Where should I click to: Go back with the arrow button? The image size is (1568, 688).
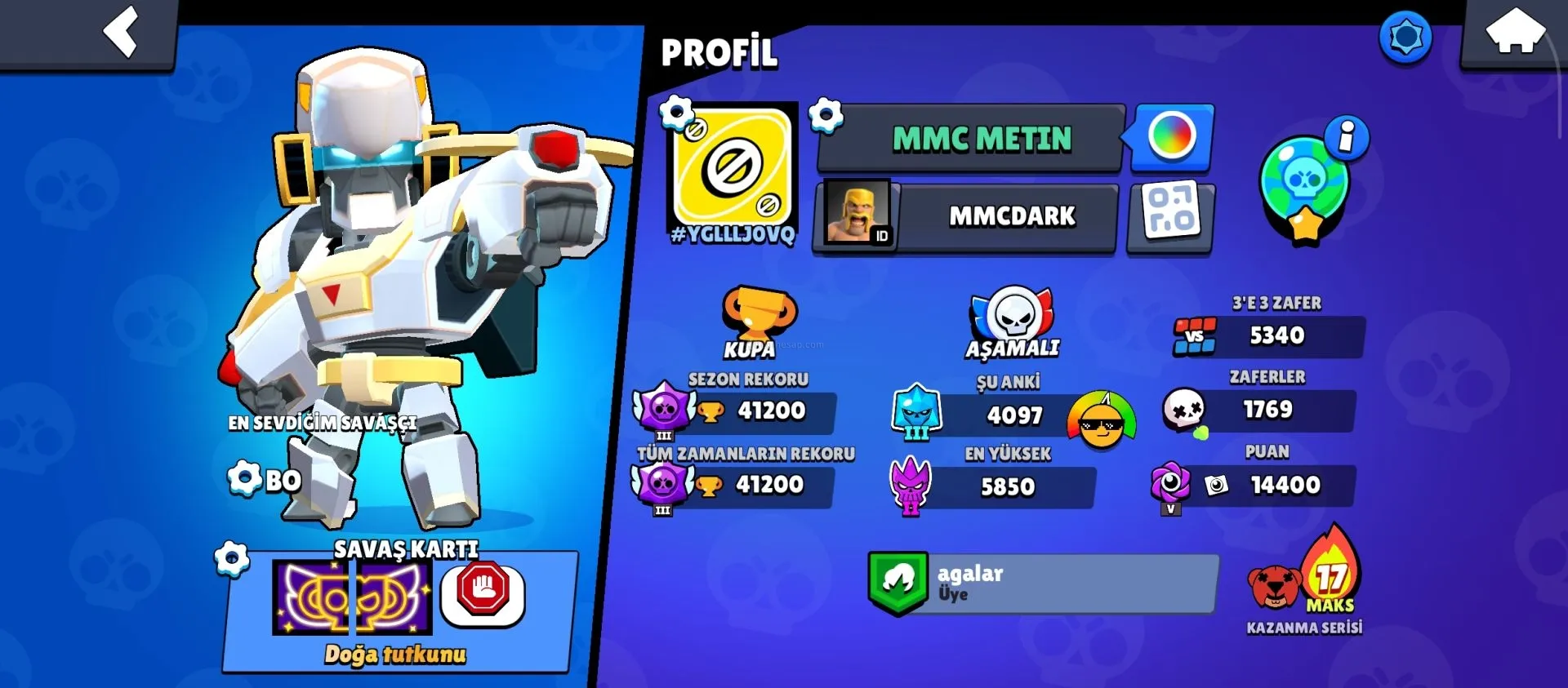121,33
